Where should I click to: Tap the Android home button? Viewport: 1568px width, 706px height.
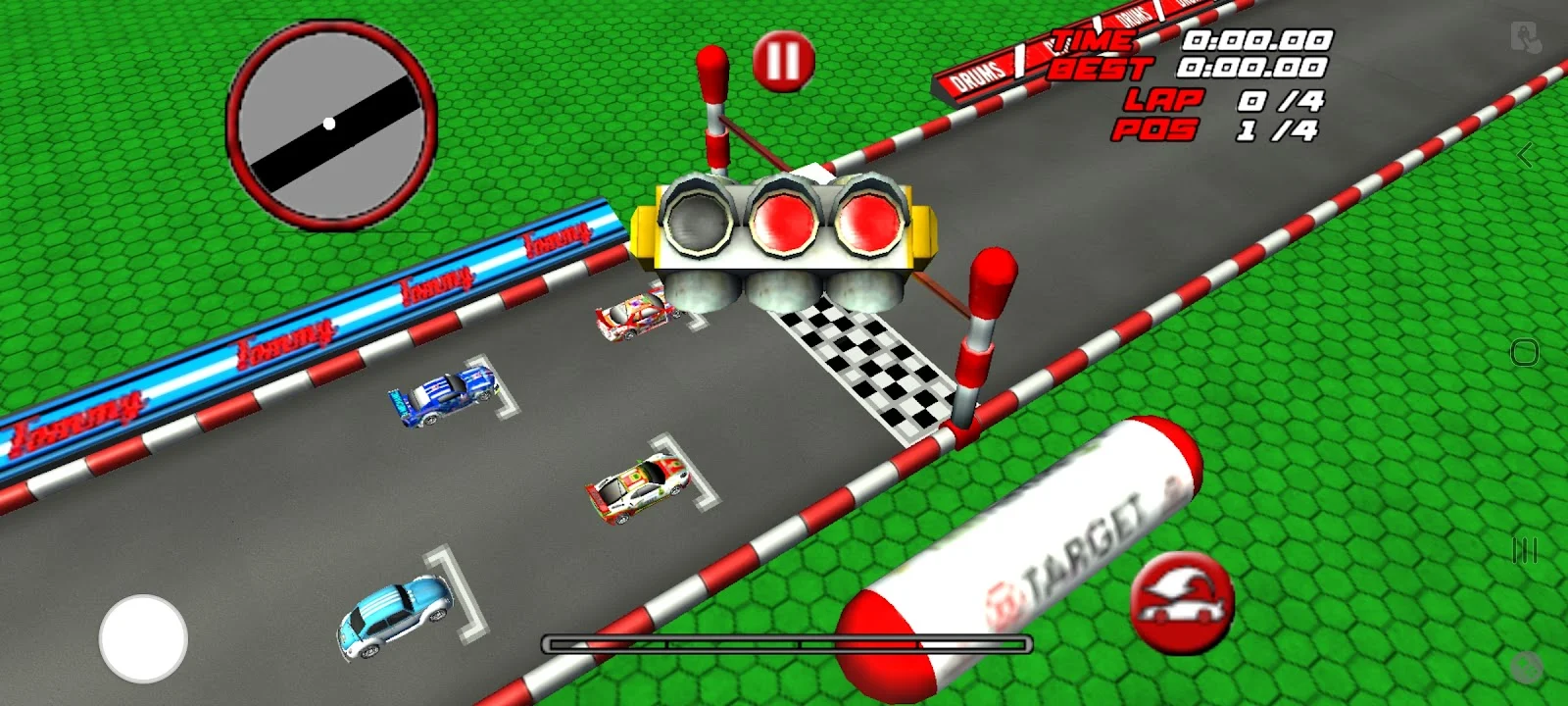(x=1525, y=352)
